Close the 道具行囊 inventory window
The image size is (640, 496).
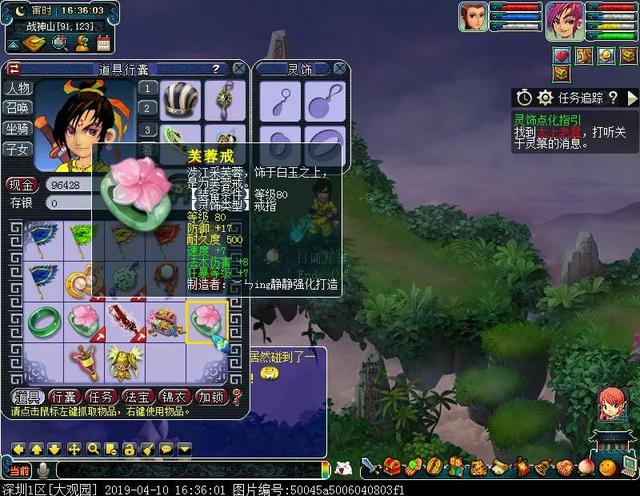click(x=239, y=69)
